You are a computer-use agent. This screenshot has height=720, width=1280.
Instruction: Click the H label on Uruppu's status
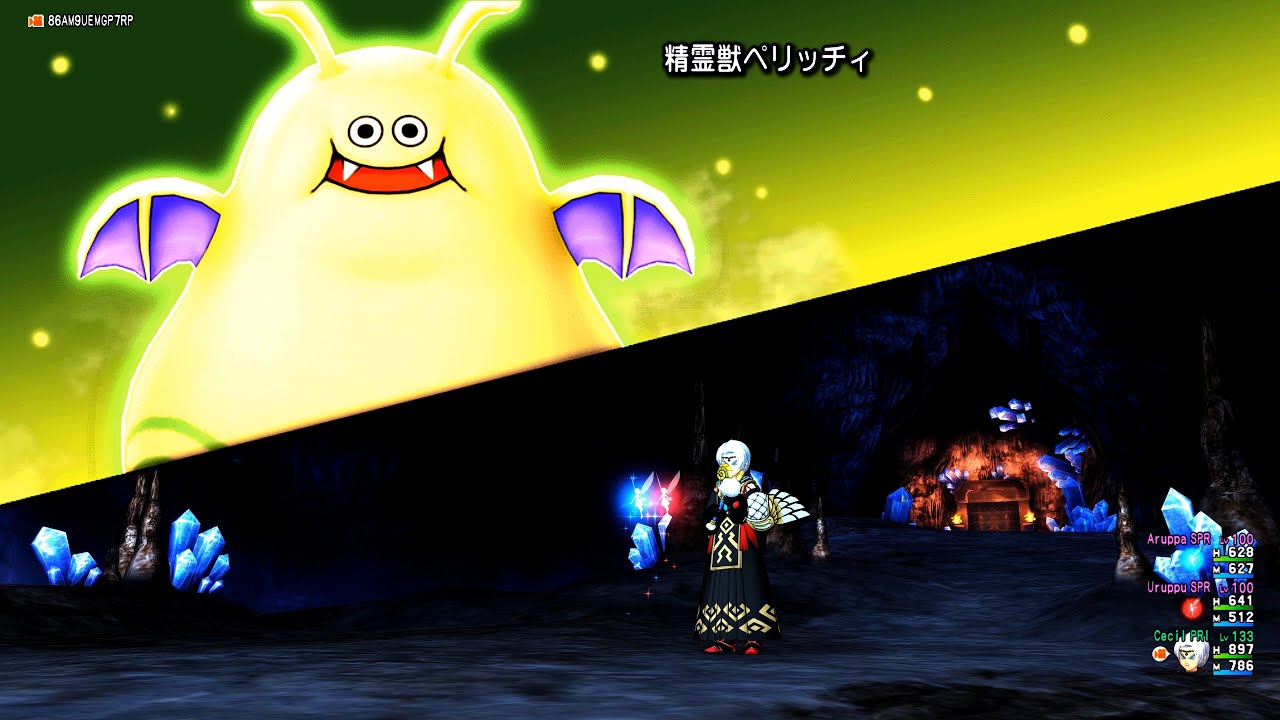[1218, 602]
